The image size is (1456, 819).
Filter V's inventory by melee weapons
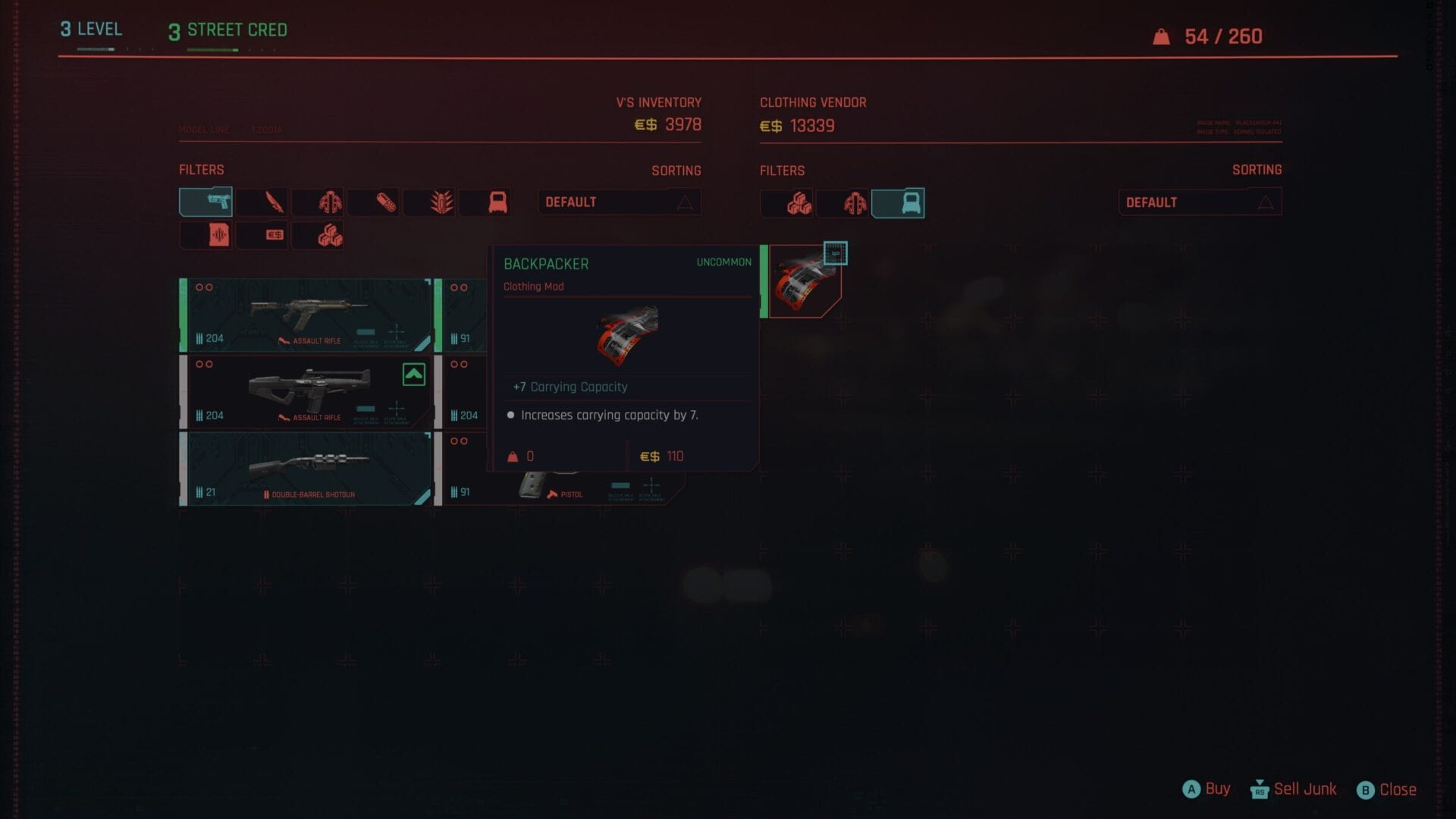point(262,202)
